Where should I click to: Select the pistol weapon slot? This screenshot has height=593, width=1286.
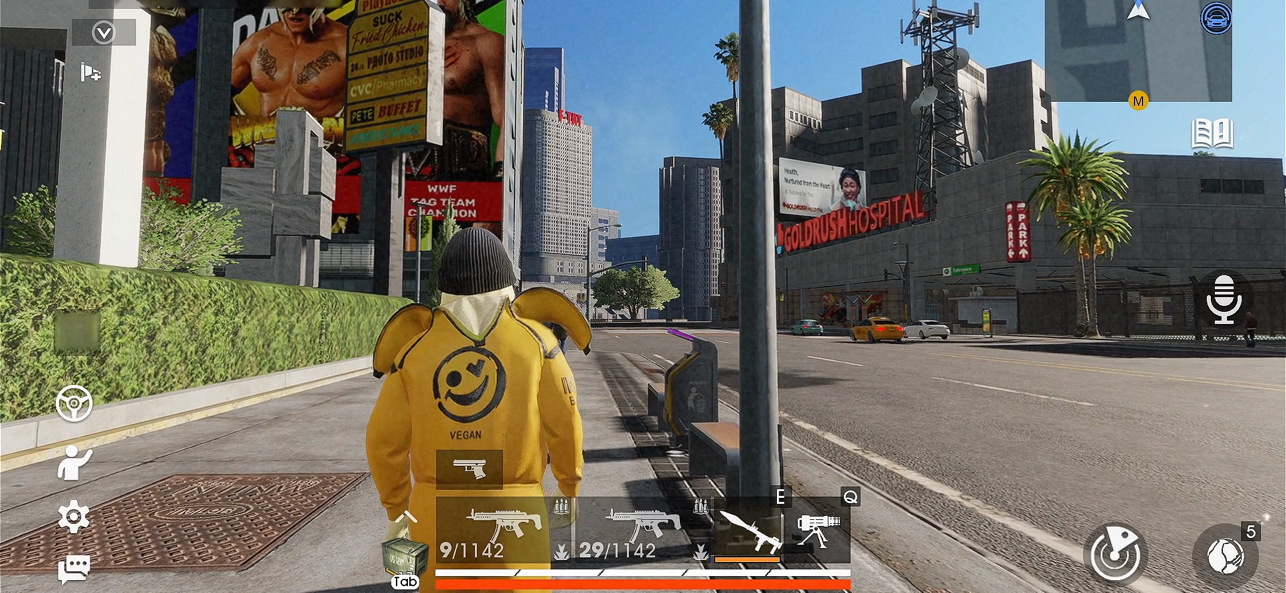pyautogui.click(x=469, y=468)
